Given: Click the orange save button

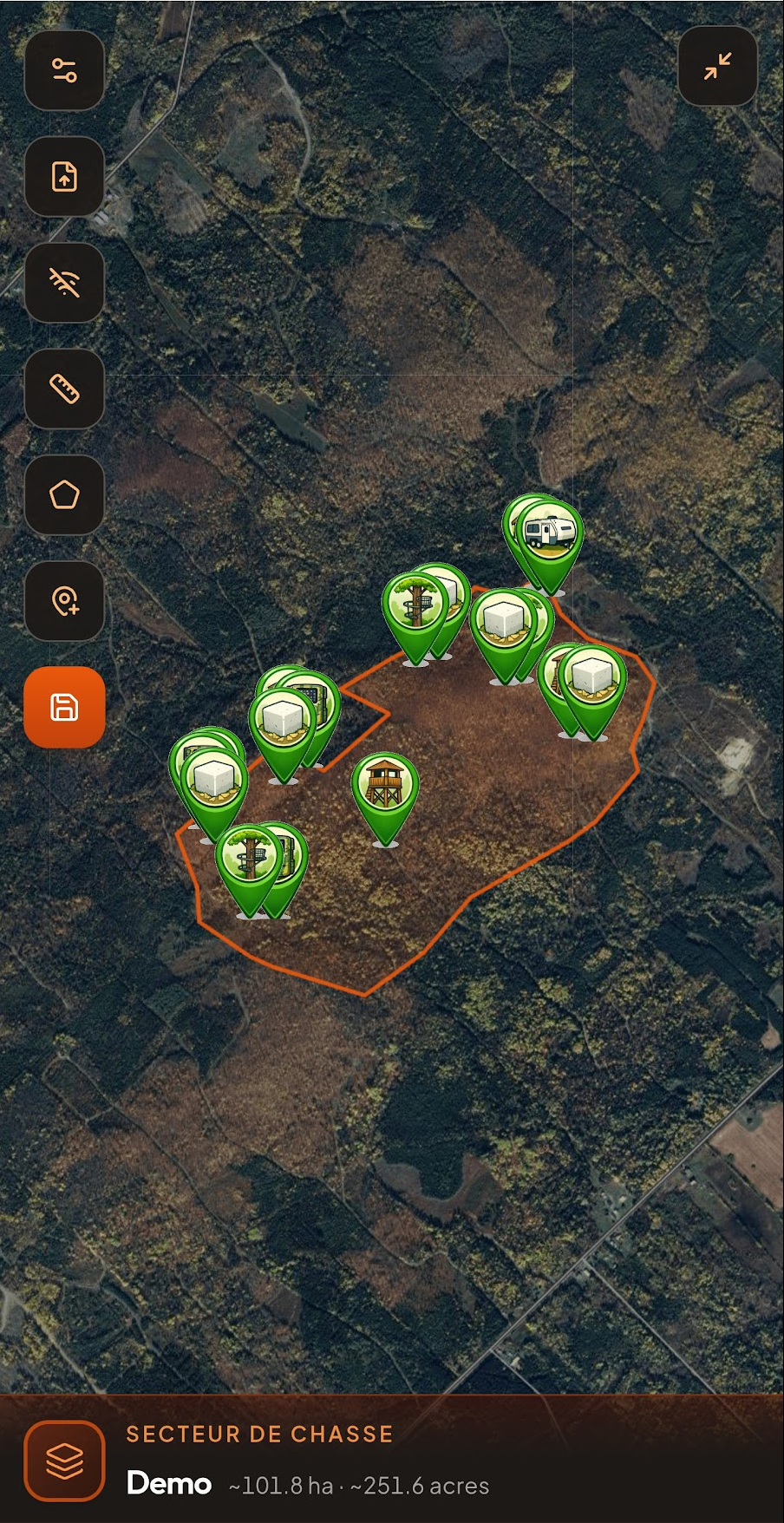Looking at the screenshot, I should tap(64, 707).
